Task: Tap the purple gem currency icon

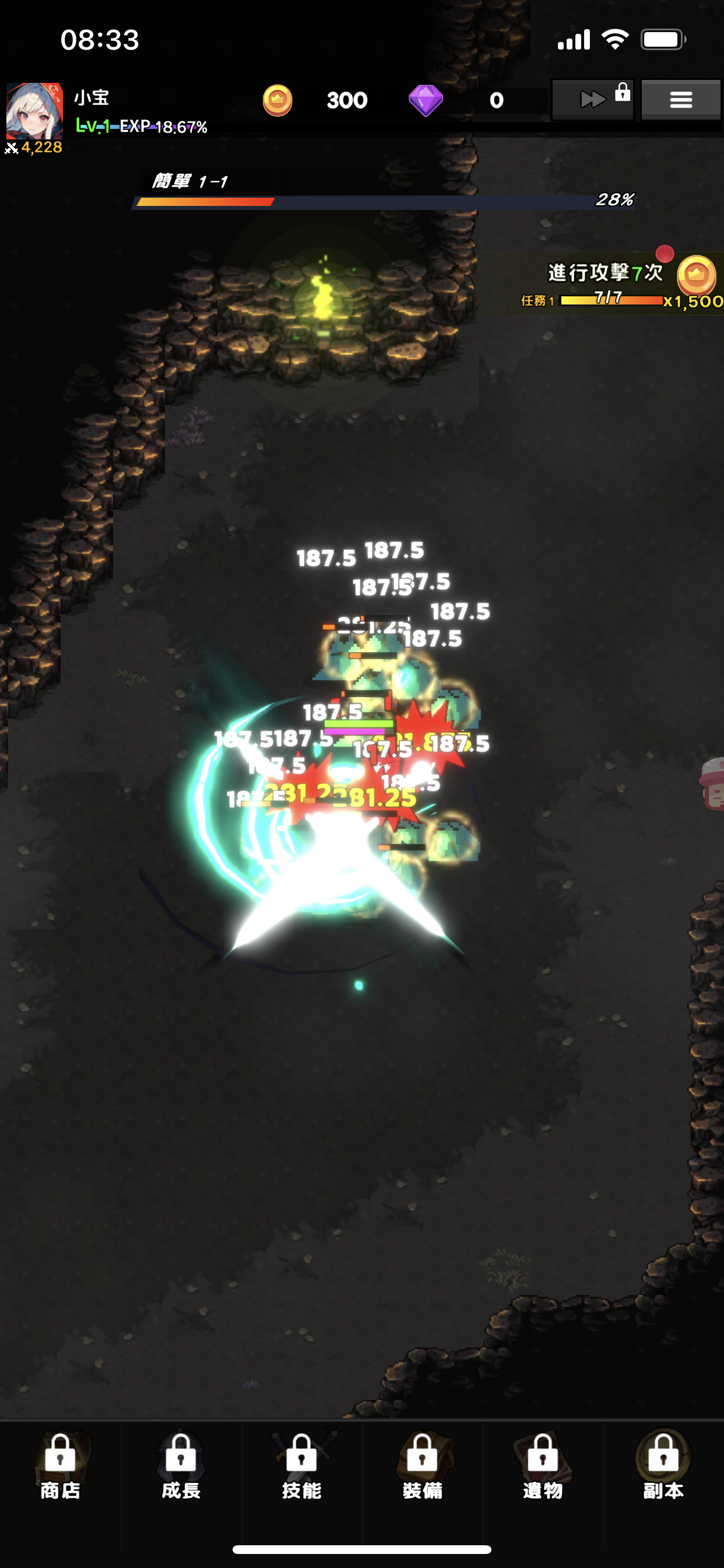Action: 426,100
